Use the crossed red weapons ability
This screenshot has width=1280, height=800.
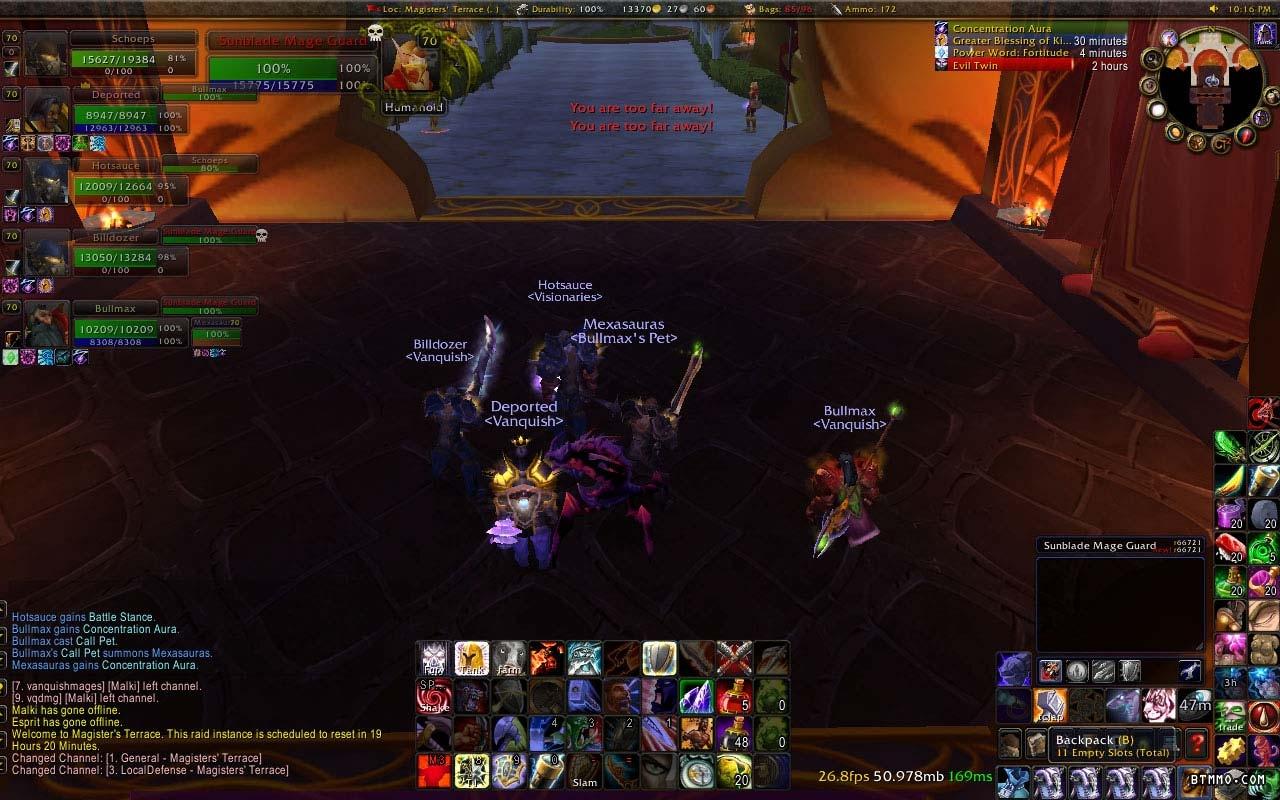click(734, 658)
